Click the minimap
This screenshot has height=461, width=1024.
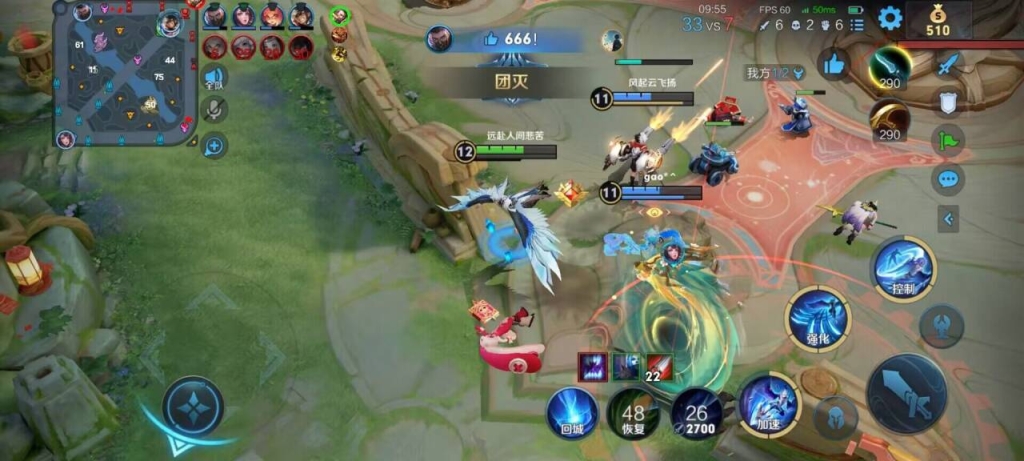point(126,75)
